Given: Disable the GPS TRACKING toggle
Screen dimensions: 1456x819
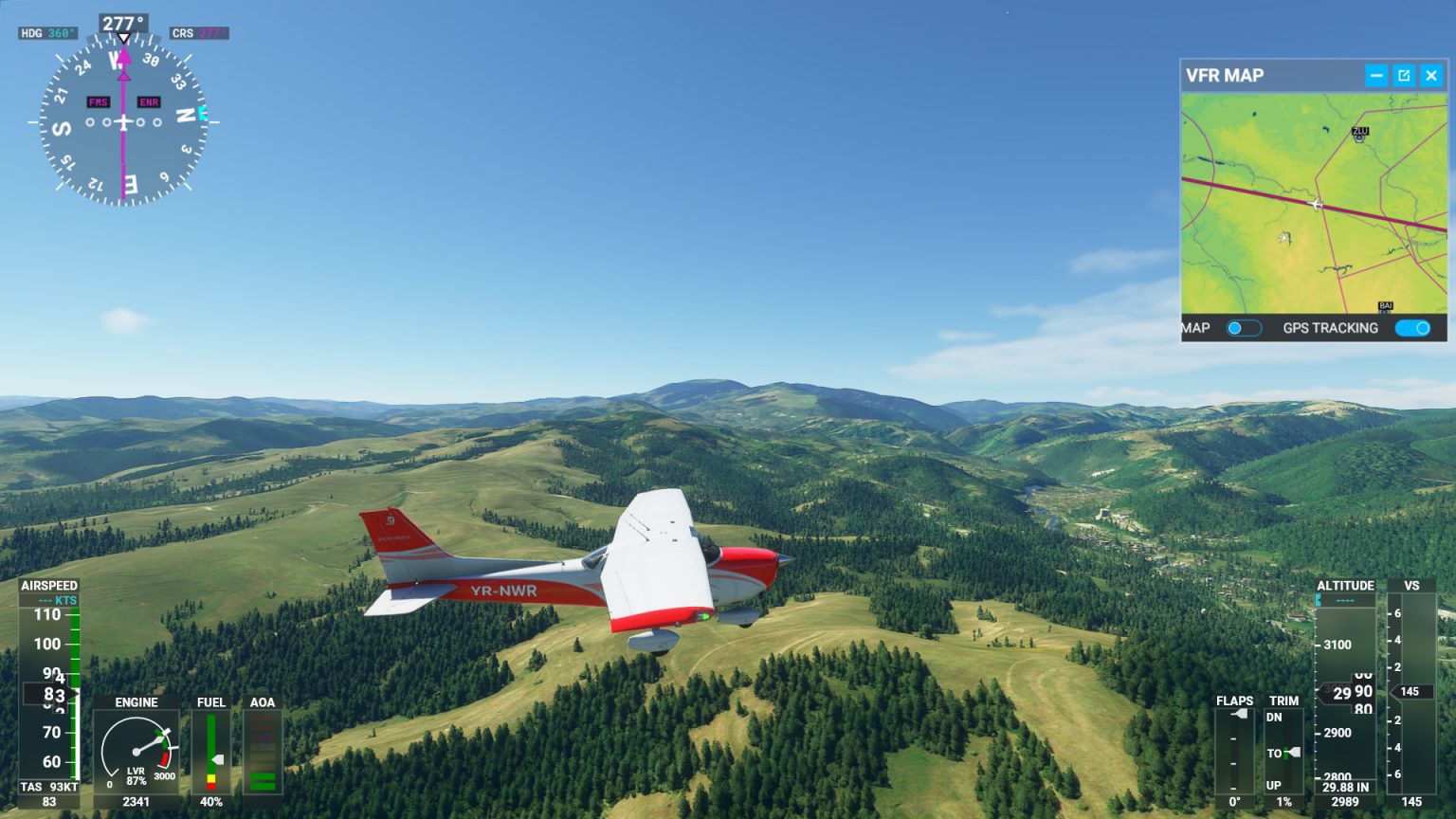Looking at the screenshot, I should [x=1411, y=327].
